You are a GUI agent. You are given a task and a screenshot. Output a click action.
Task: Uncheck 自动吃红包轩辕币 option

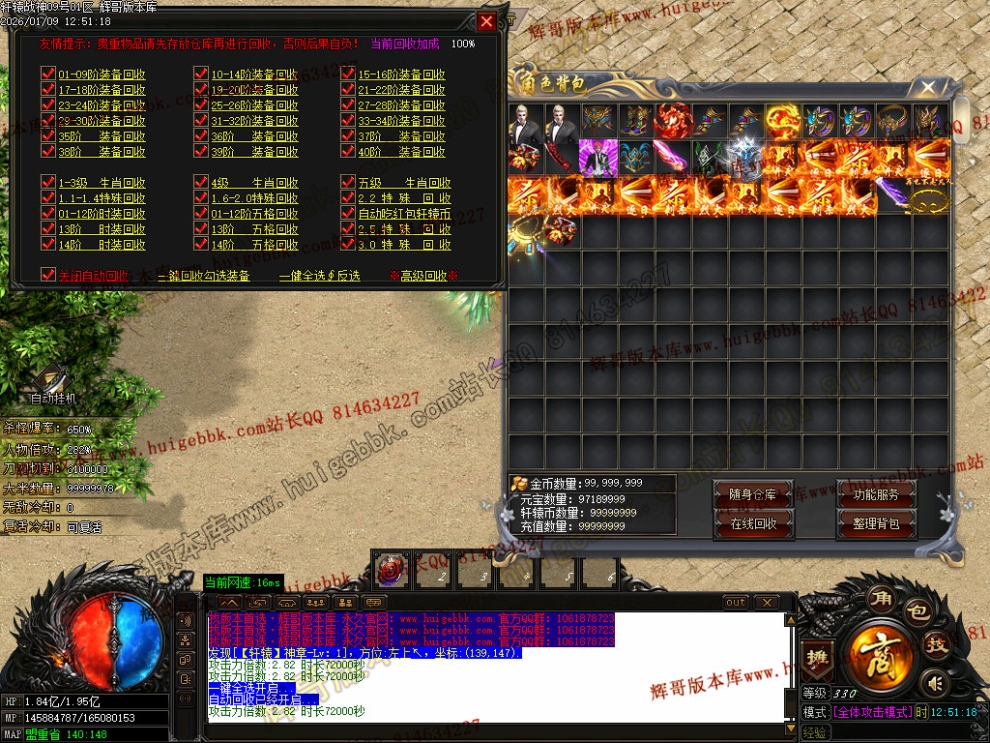(x=348, y=213)
